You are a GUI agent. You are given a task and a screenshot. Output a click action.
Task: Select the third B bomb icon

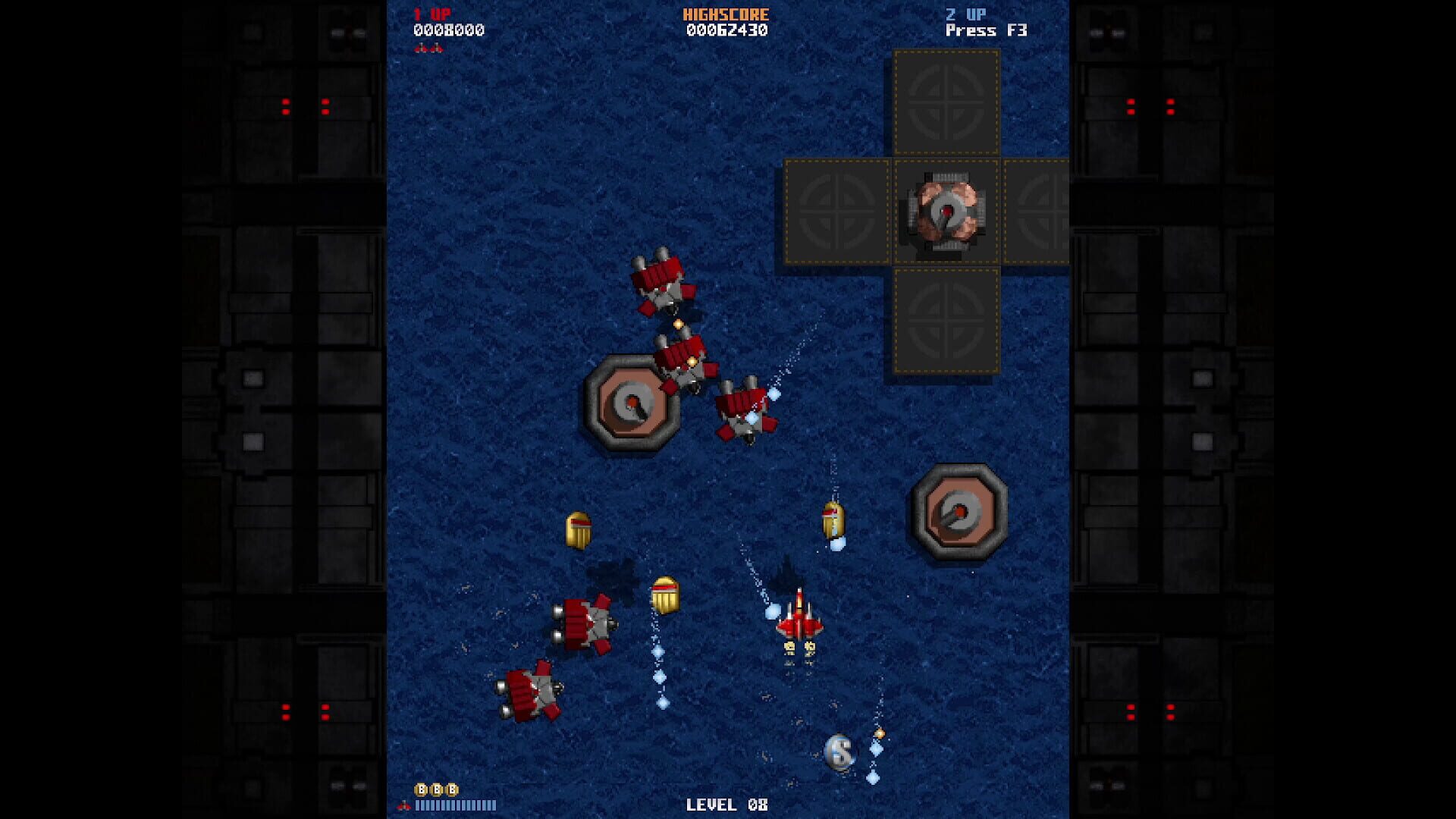point(451,789)
